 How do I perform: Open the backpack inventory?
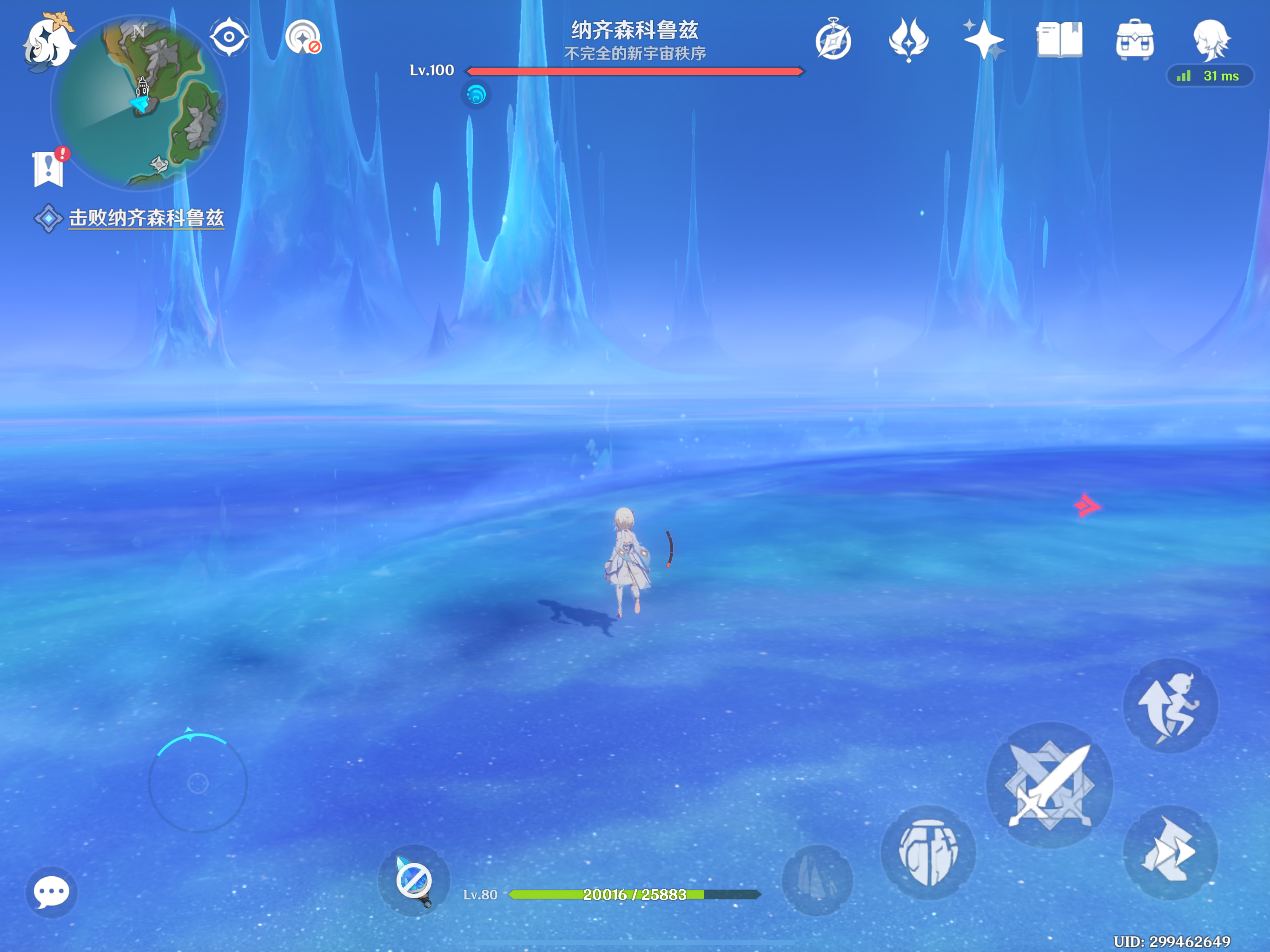(x=1135, y=40)
